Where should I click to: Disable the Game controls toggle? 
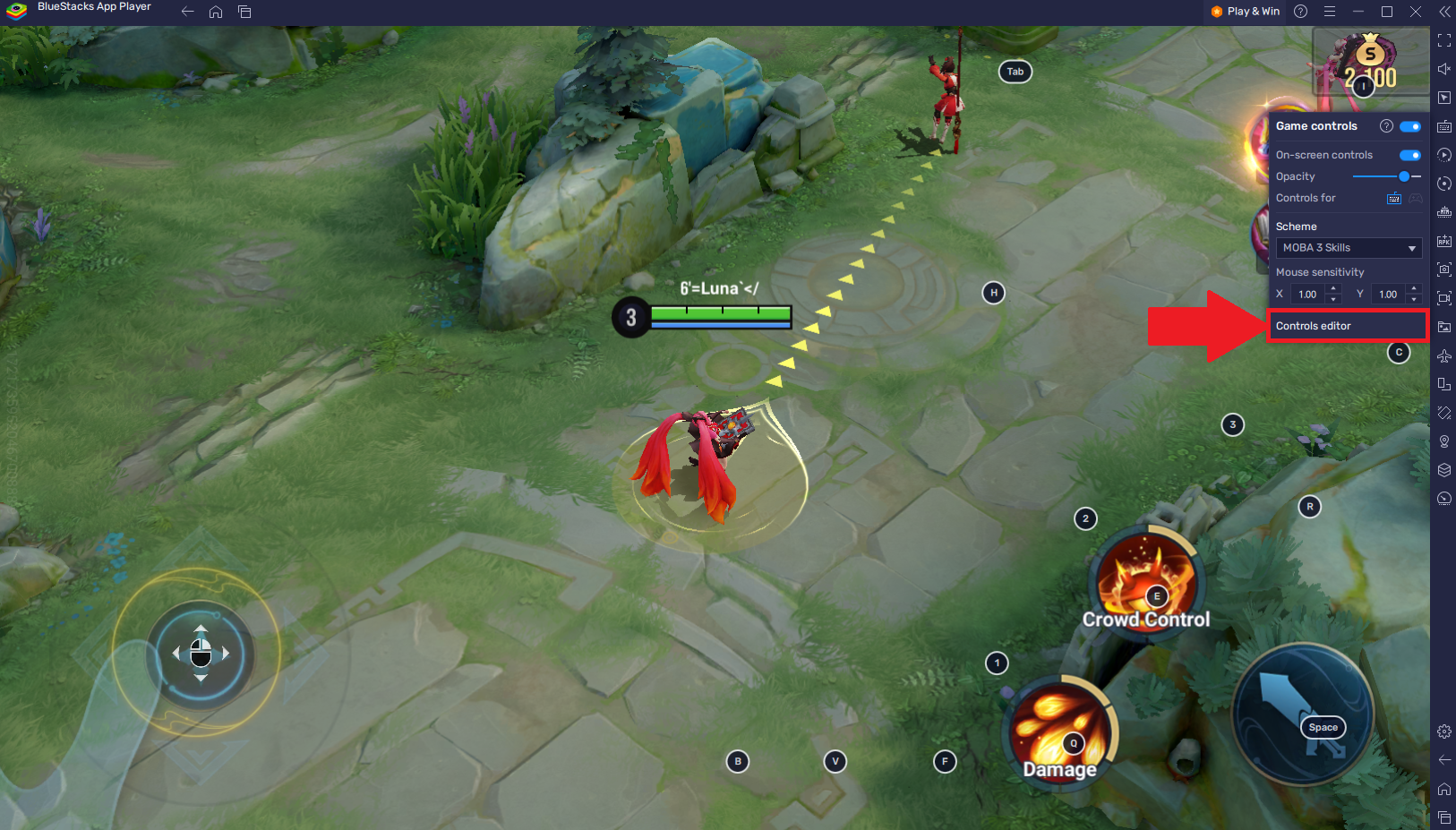point(1409,126)
